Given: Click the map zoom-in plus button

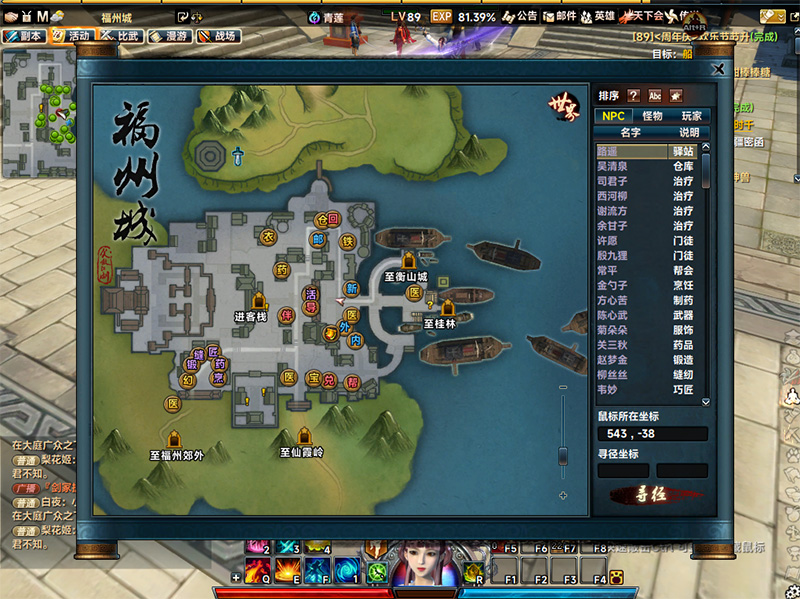Looking at the screenshot, I should (563, 495).
